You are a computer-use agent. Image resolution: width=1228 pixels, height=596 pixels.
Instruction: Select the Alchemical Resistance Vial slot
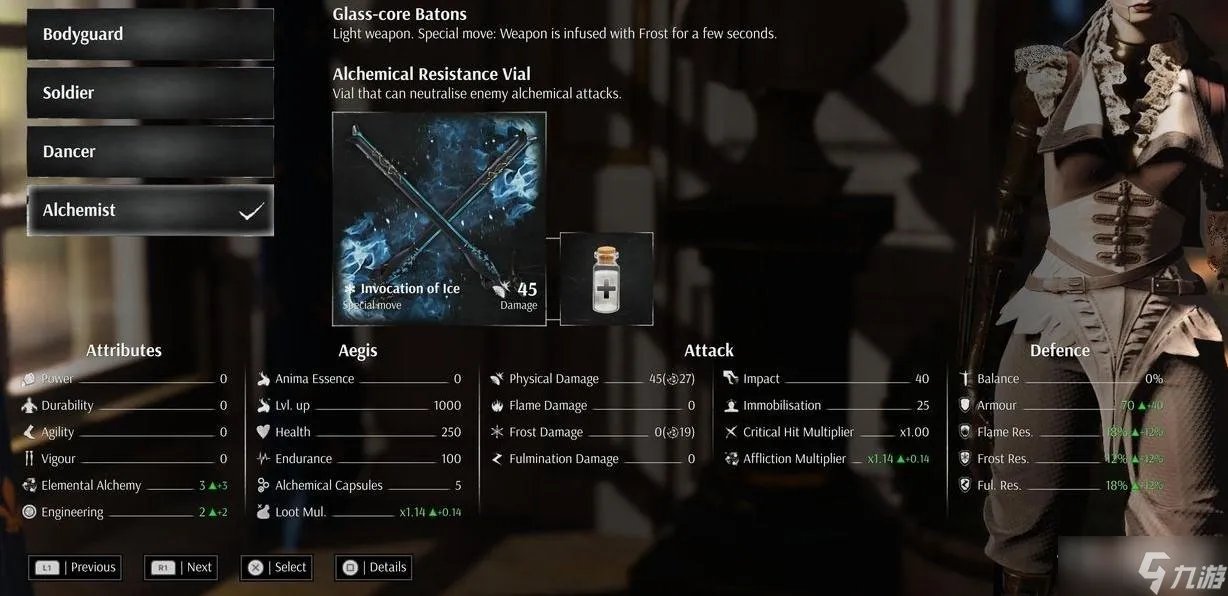coord(606,278)
